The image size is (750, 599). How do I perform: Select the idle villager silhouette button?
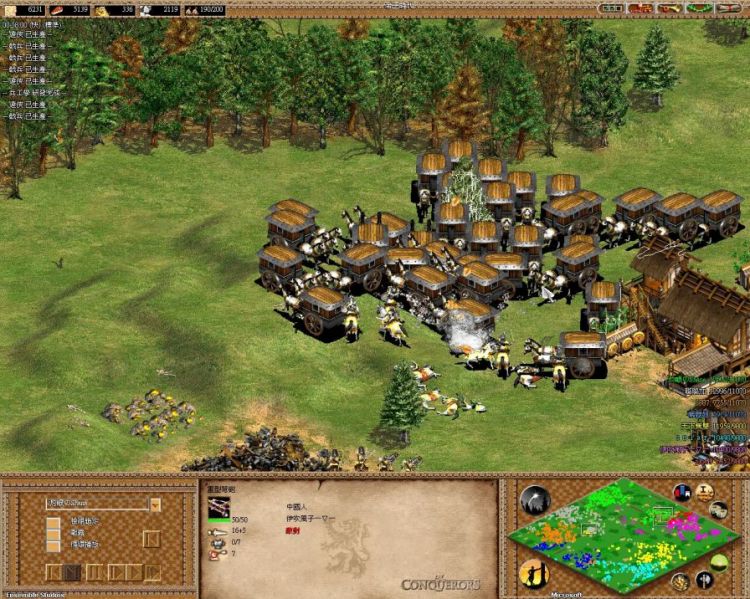click(533, 574)
